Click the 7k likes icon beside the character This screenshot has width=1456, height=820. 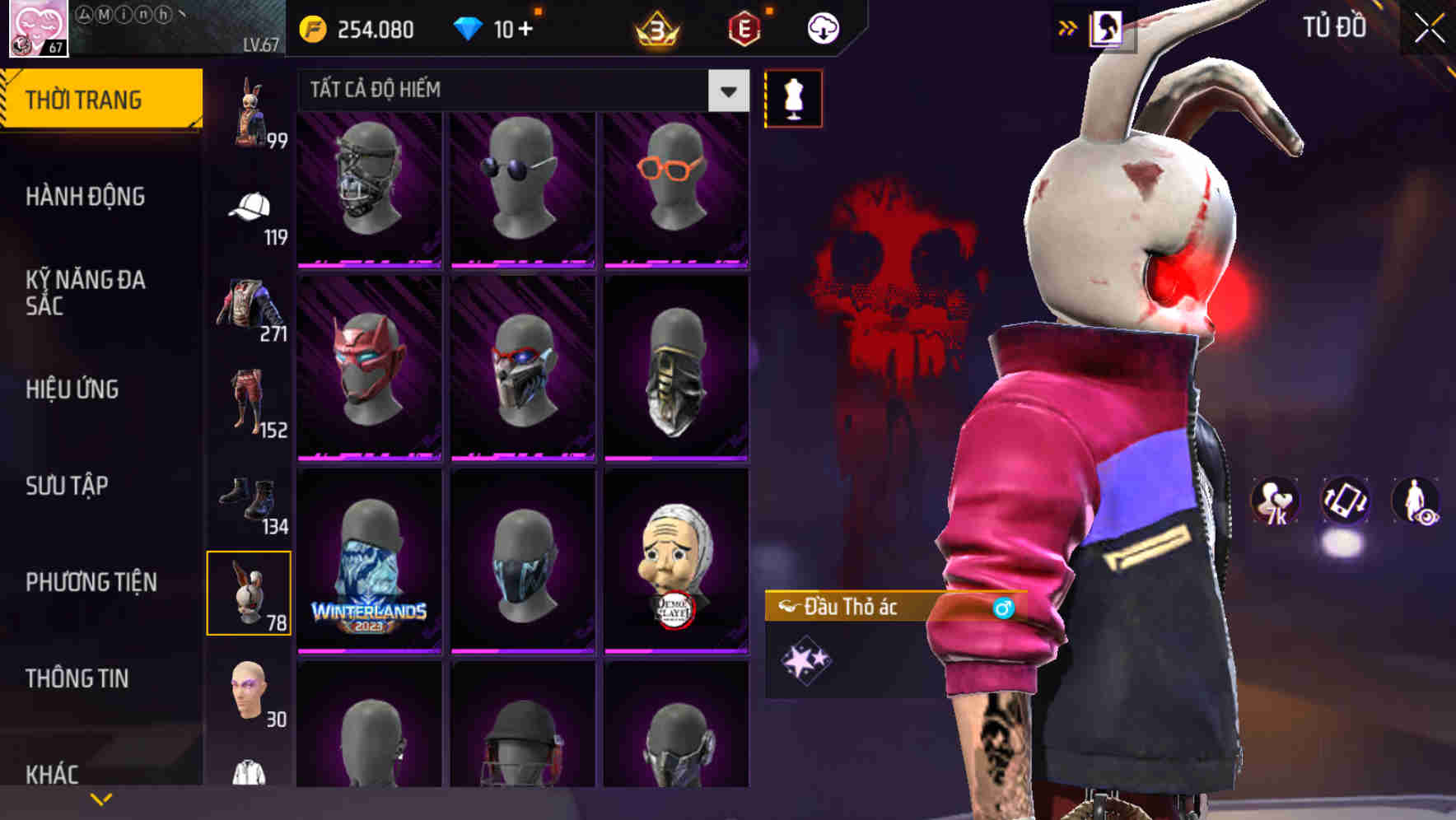click(1273, 501)
